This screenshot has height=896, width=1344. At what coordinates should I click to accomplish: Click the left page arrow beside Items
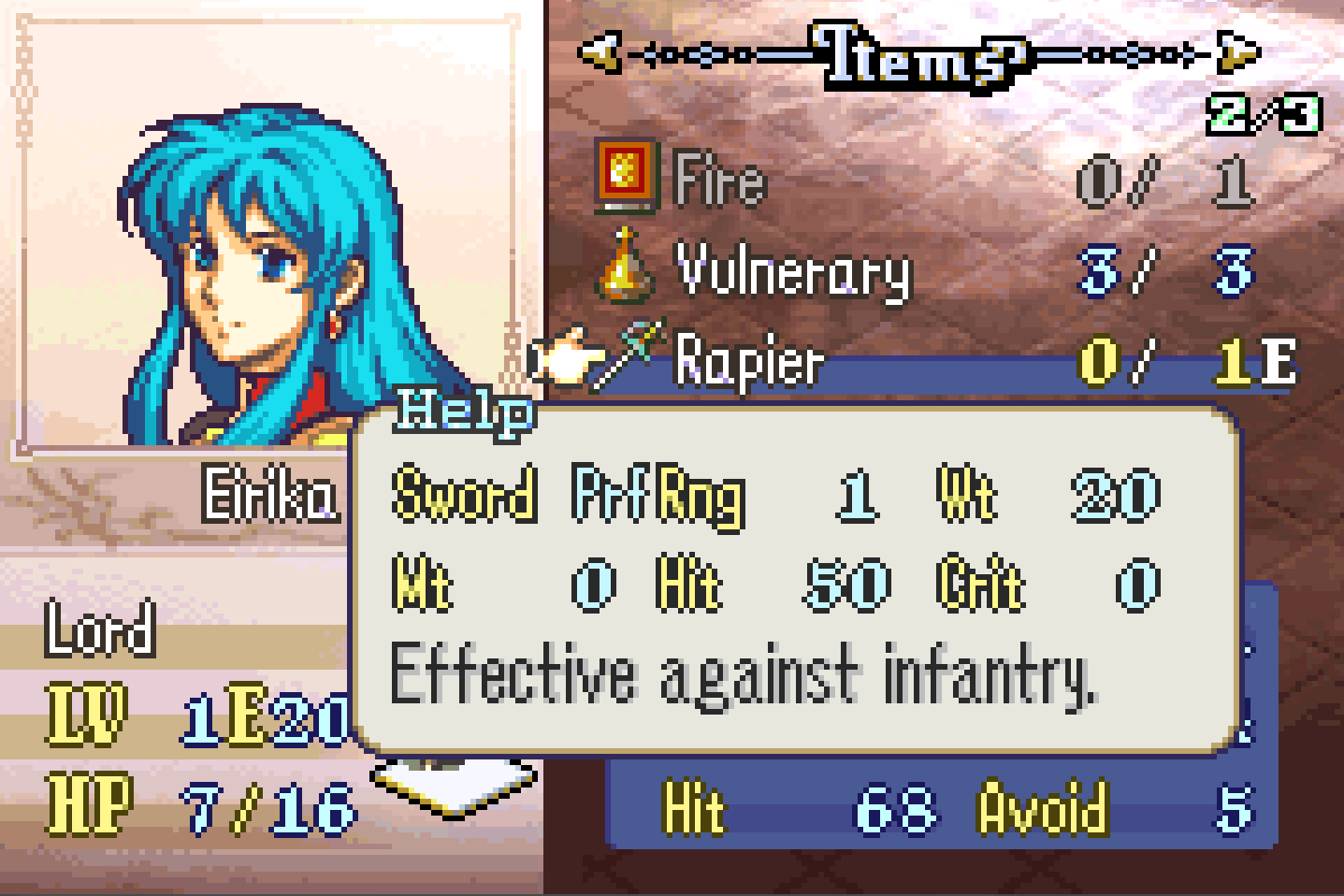[x=600, y=52]
